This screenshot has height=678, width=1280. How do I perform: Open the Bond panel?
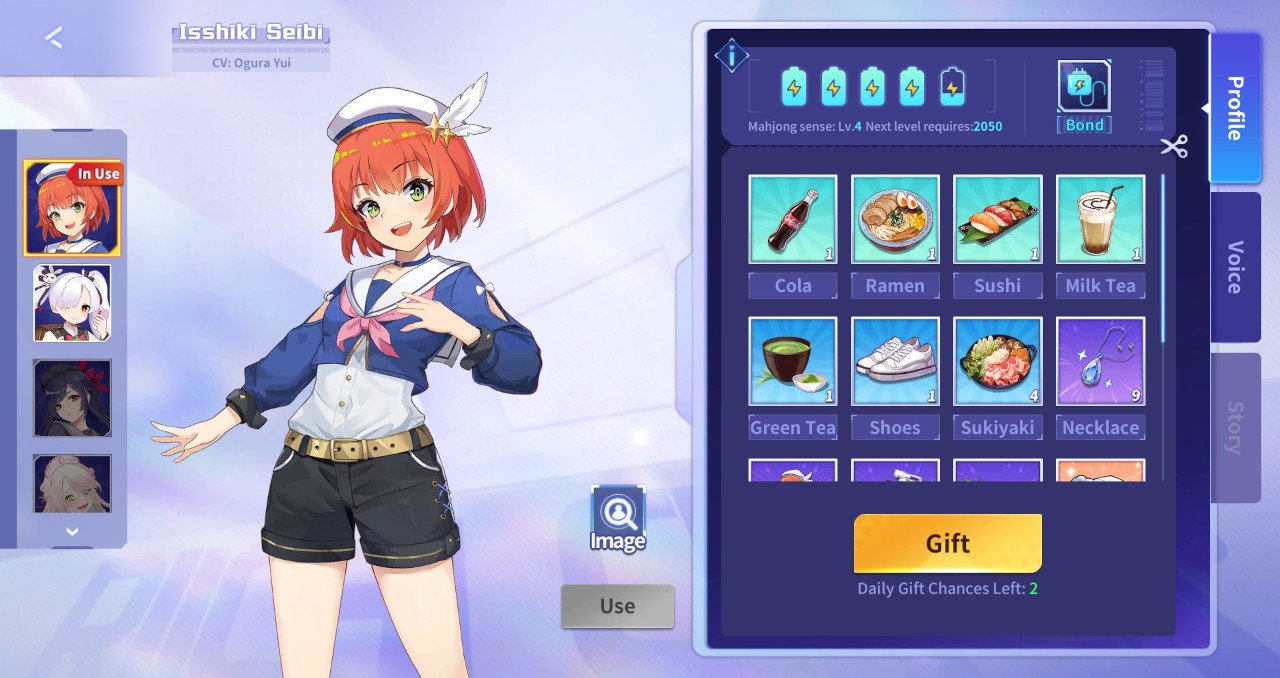click(x=1084, y=96)
